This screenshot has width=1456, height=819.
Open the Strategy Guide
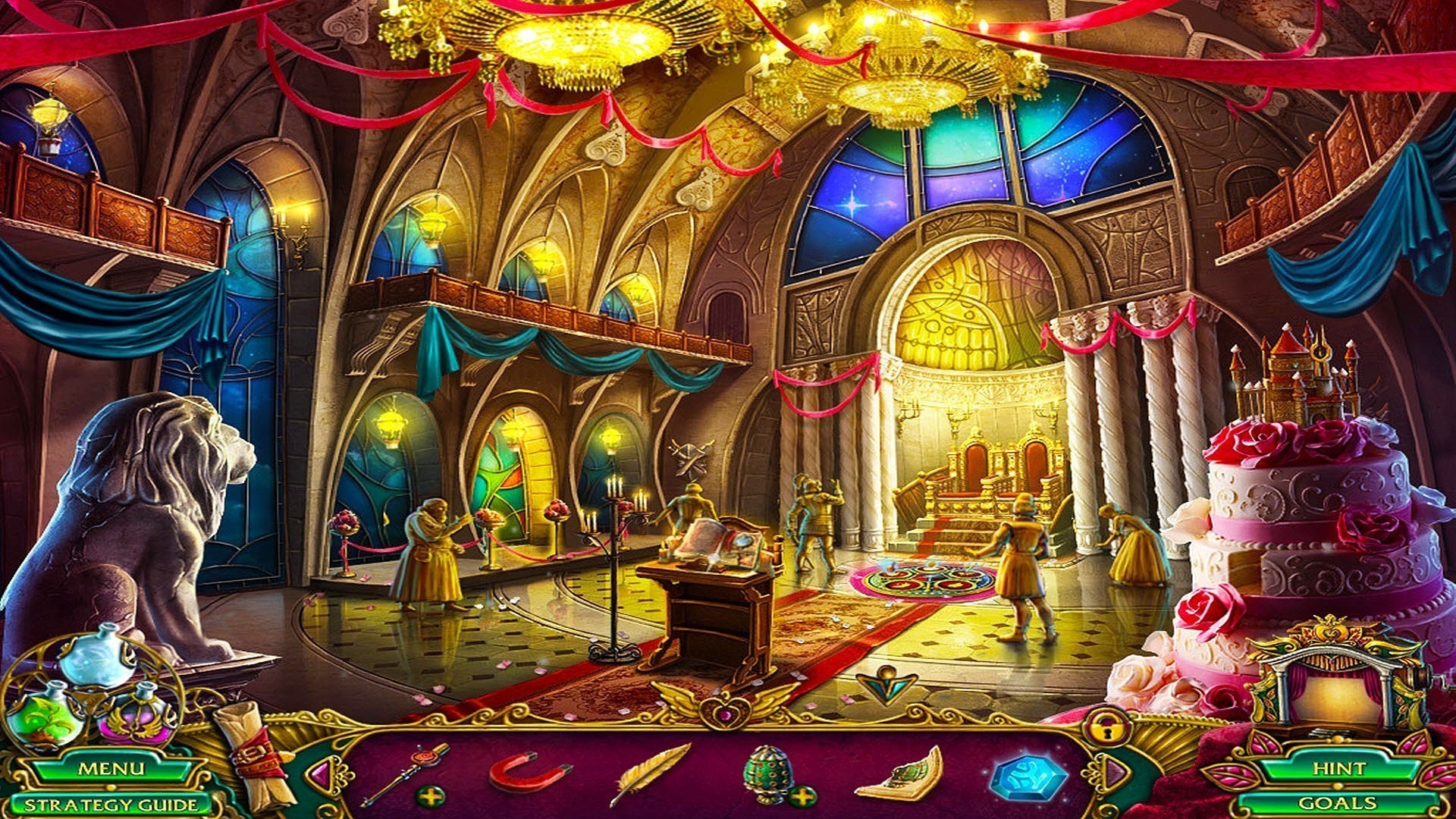111,805
